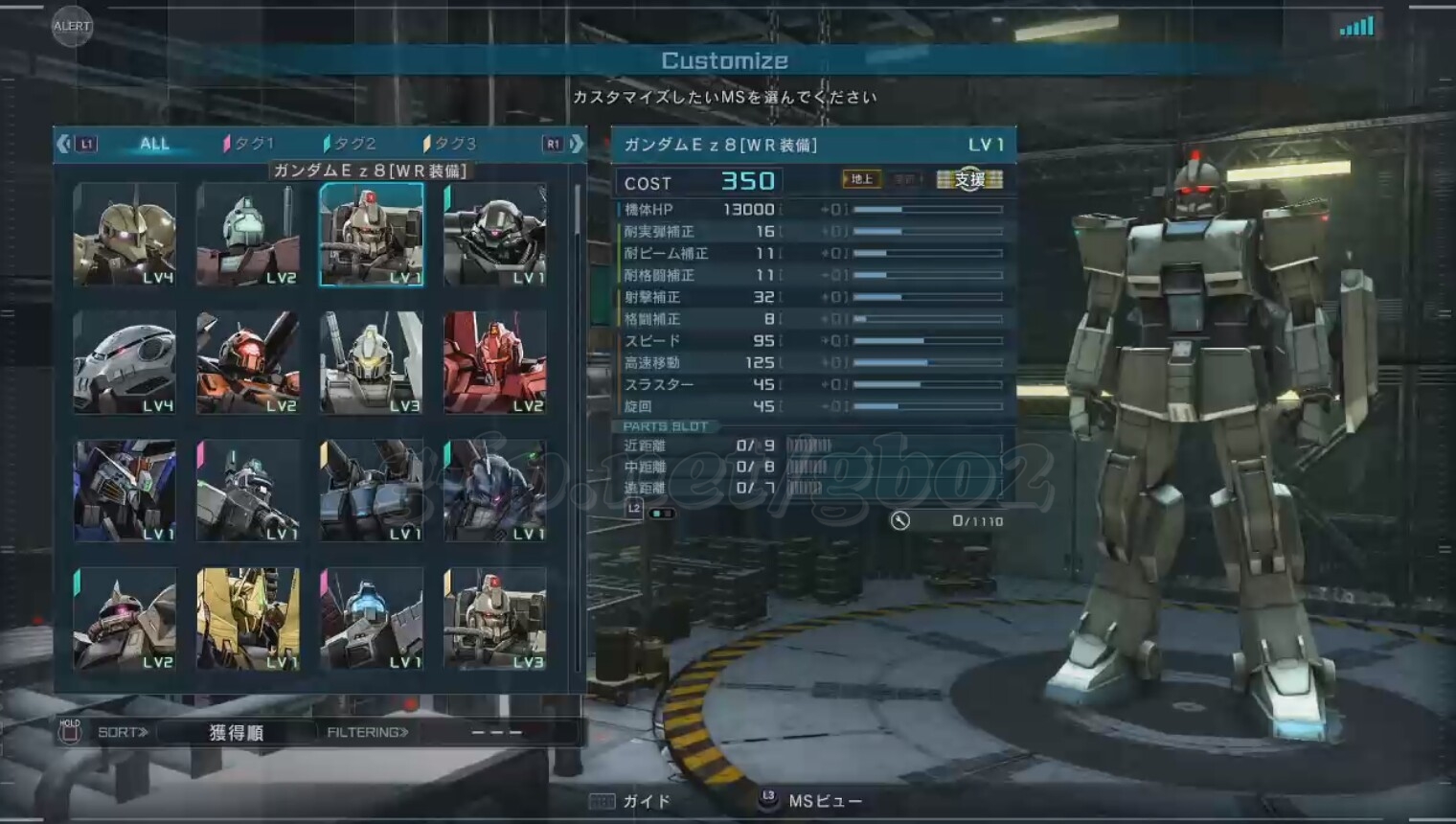Screen dimensions: 1456x824
Task: Choose the tan horned mobile suit at LV4
Action: point(125,235)
